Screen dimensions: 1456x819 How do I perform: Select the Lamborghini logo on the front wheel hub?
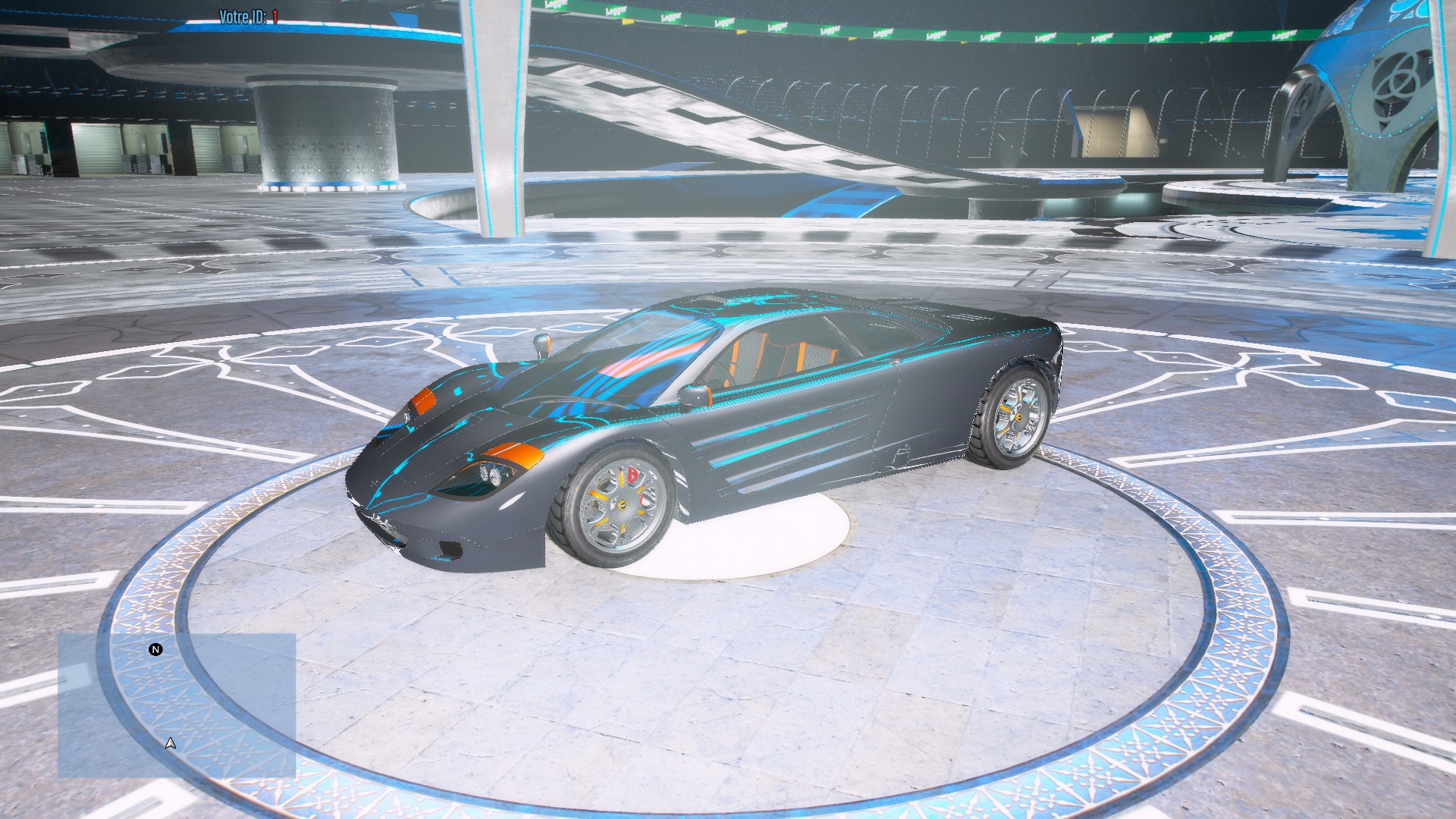tap(623, 504)
